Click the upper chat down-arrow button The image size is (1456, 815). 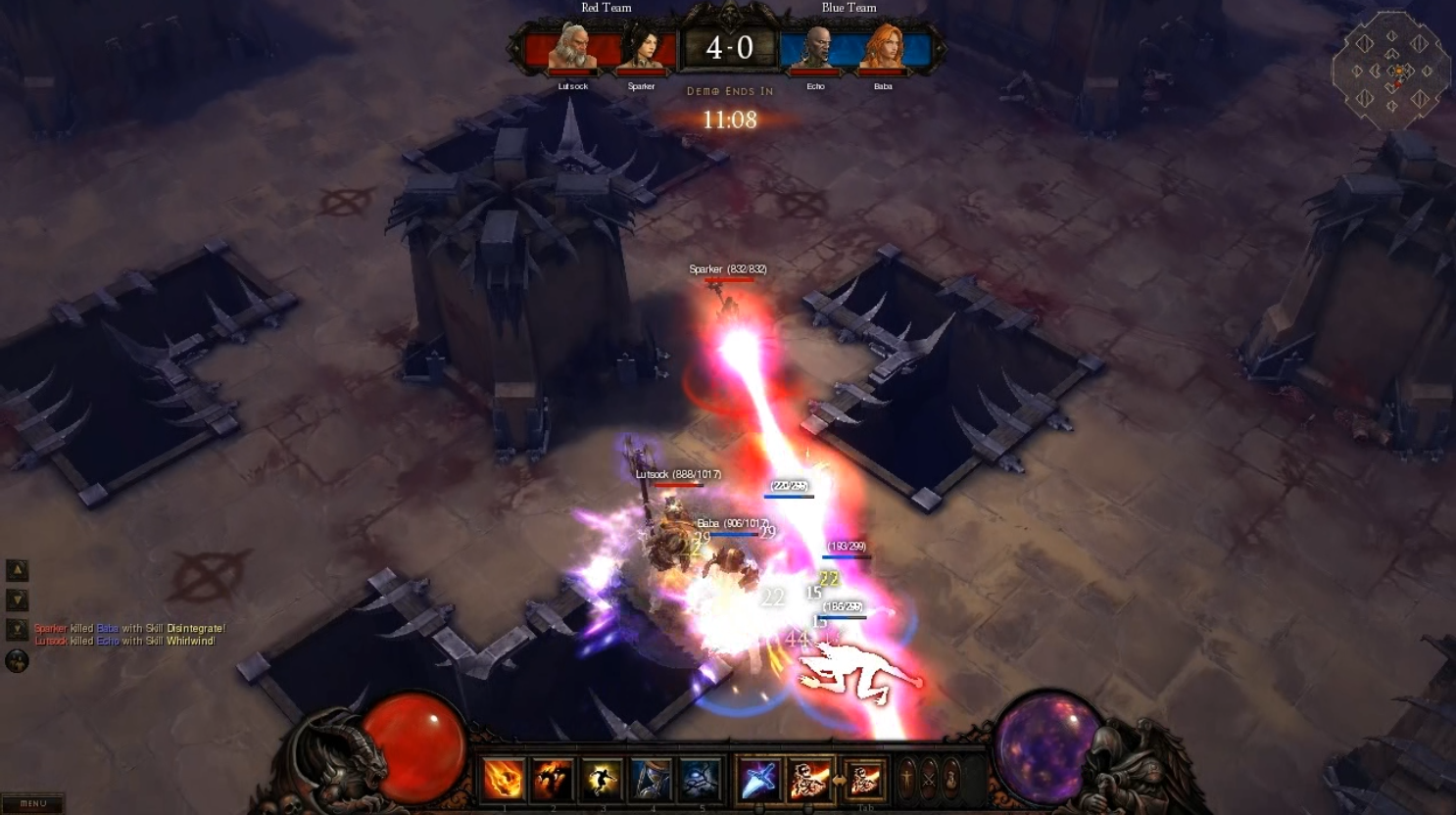[18, 599]
